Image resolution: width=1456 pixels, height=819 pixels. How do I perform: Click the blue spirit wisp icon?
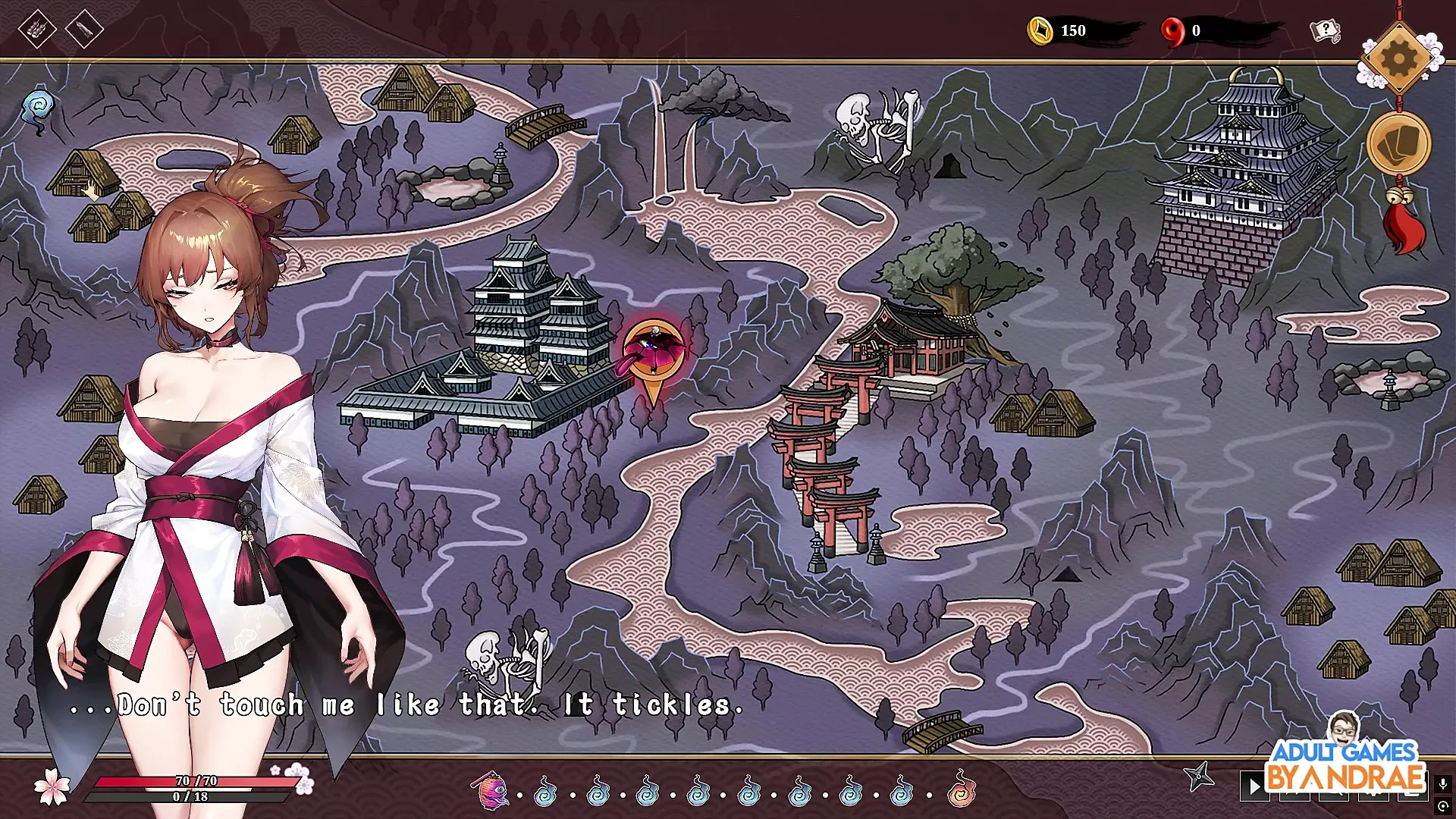tap(36, 108)
